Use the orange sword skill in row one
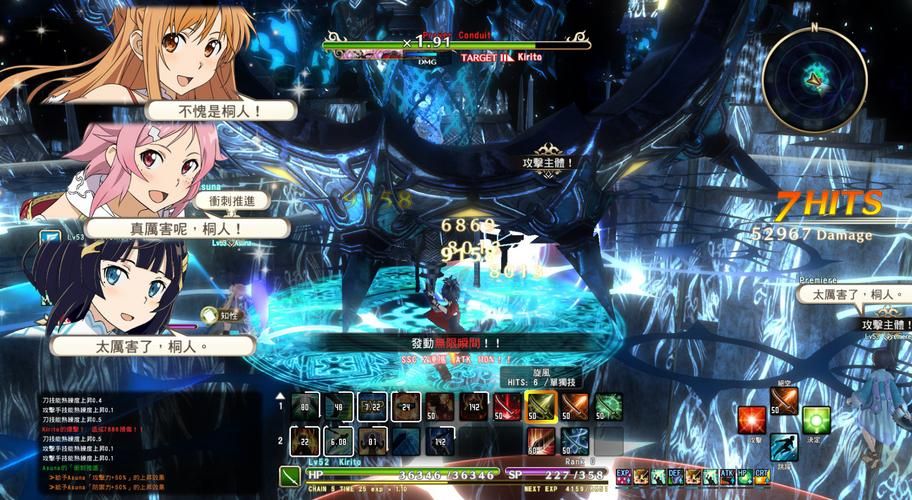 574,406
